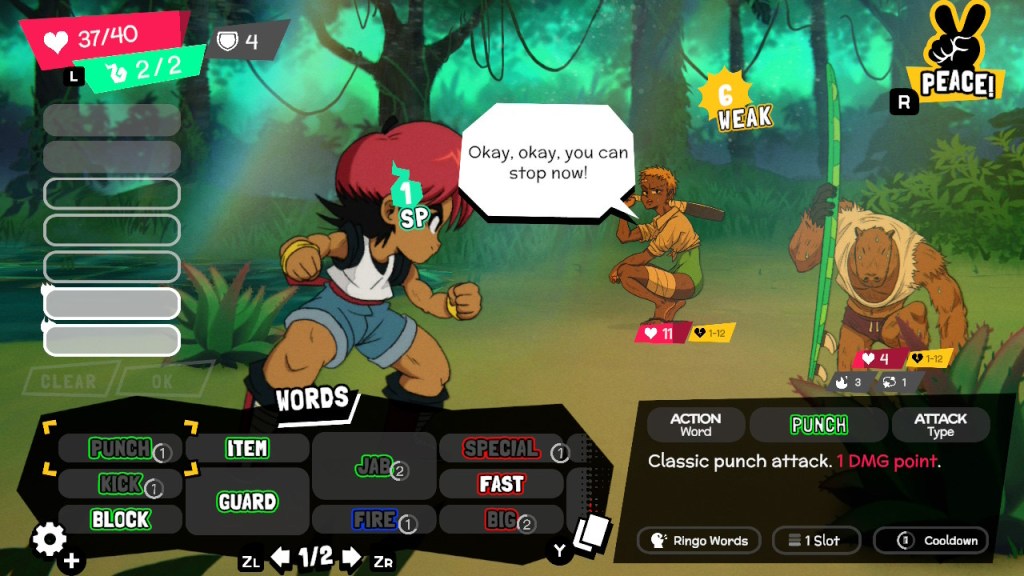
Task: Select the GUARD command
Action: [x=247, y=501]
